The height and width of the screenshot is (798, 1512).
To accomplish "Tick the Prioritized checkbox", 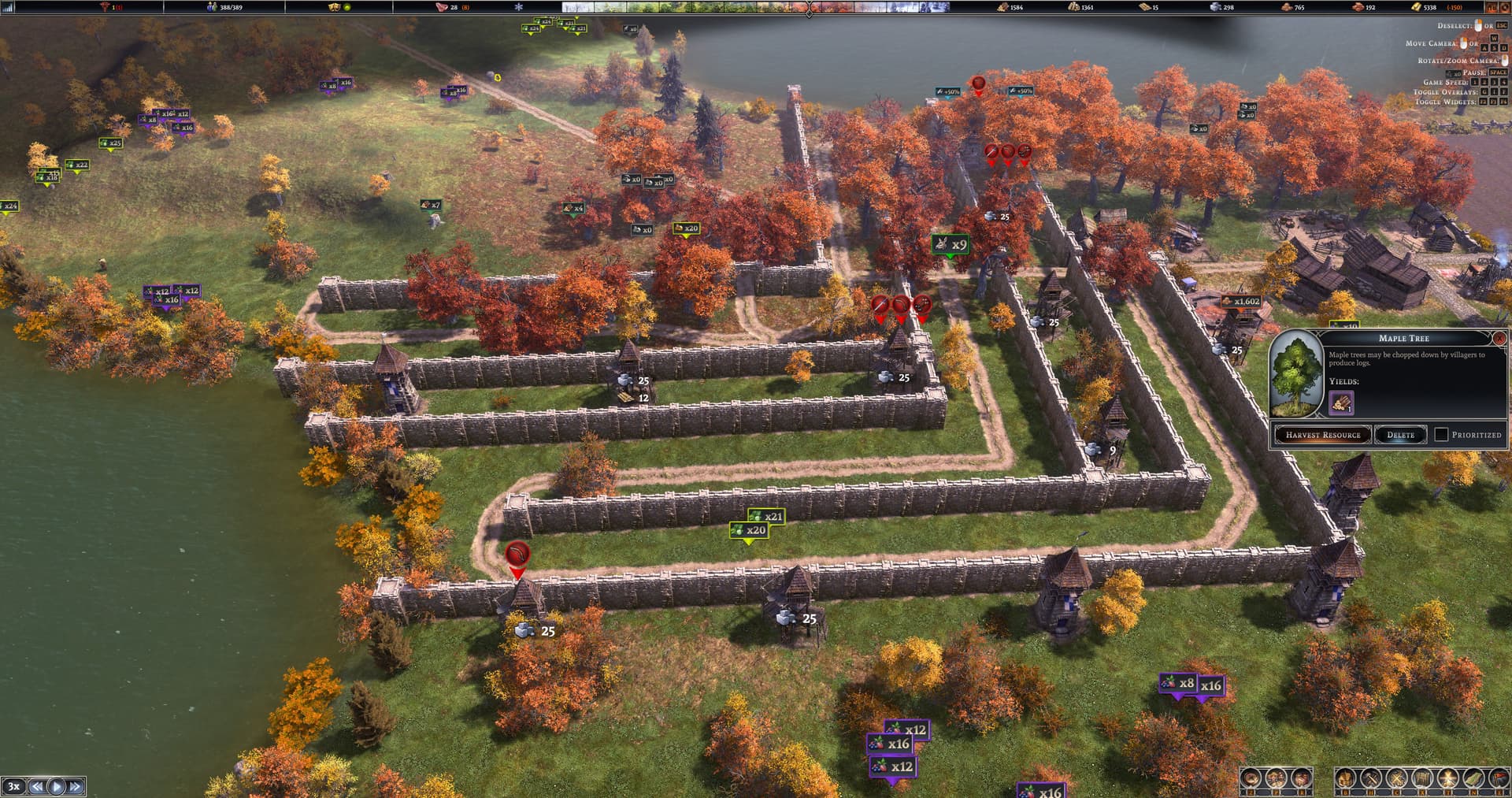I will point(1441,435).
